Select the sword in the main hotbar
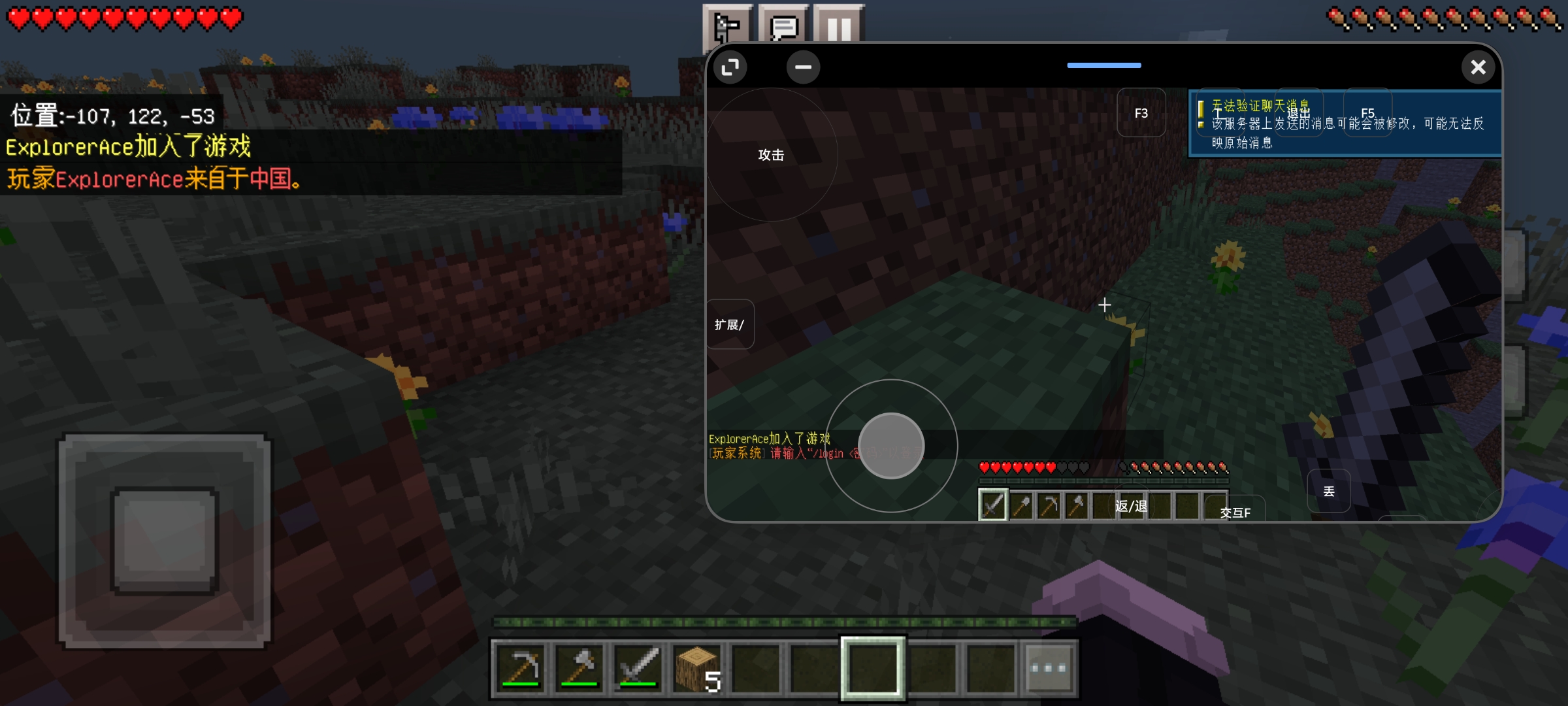 pos(638,667)
